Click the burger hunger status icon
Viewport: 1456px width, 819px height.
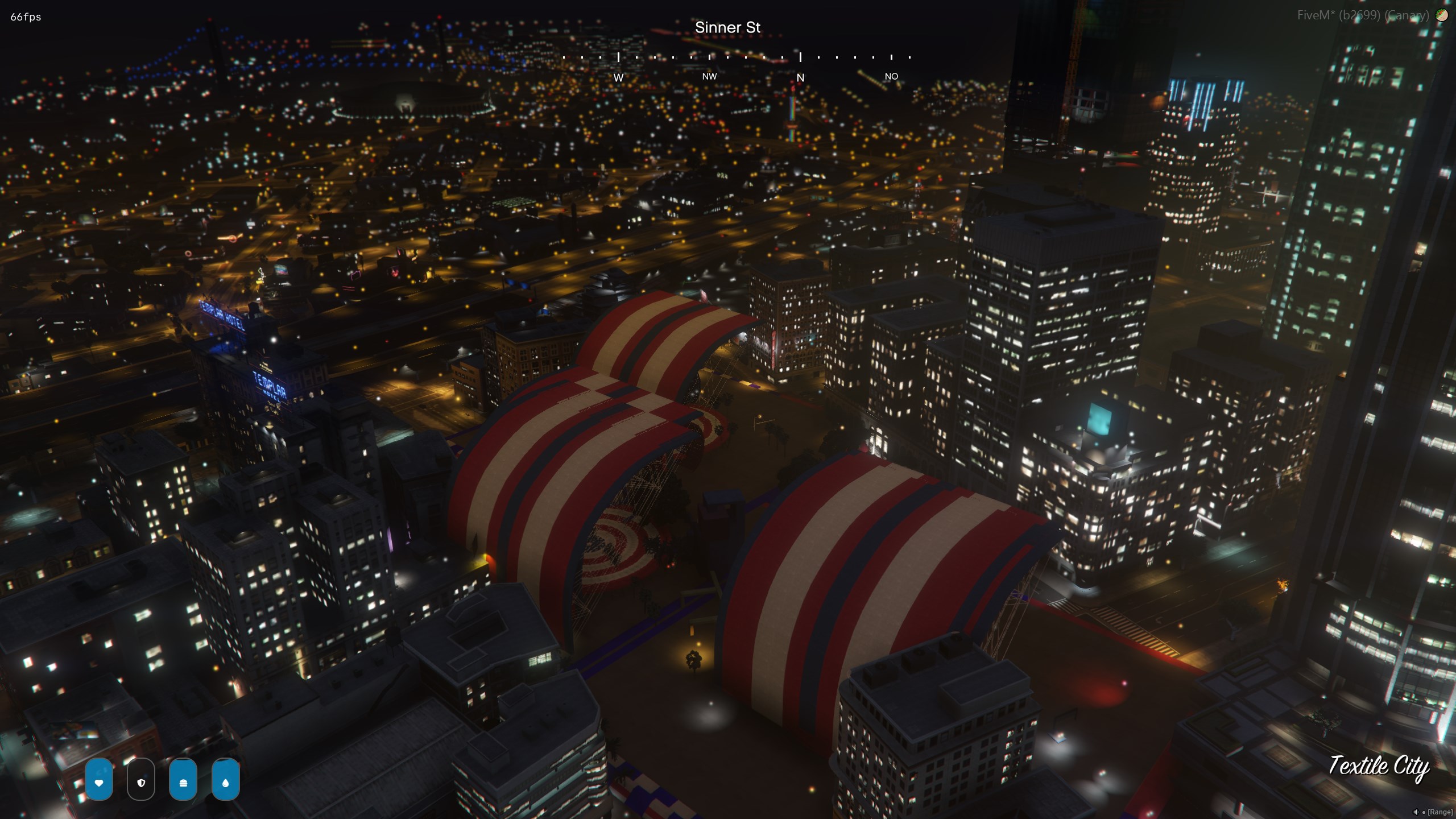[183, 782]
